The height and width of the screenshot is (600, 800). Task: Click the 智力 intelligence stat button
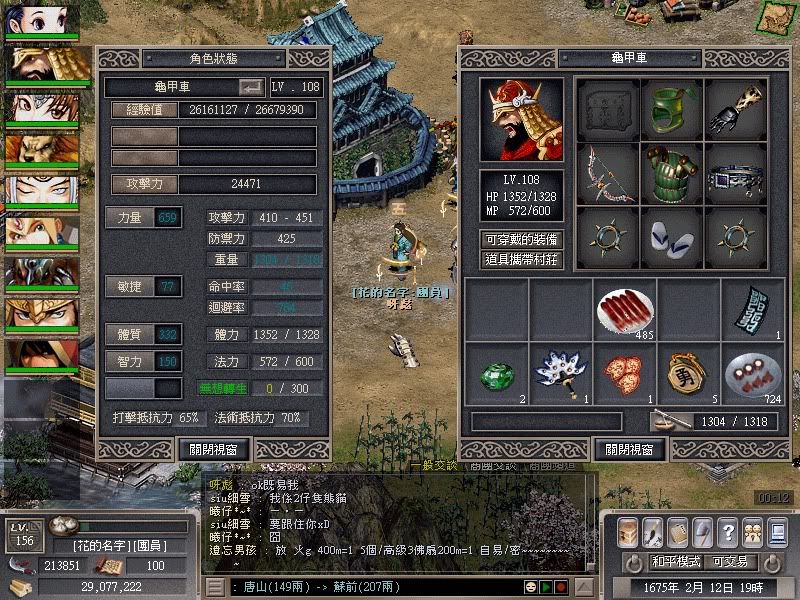click(127, 361)
